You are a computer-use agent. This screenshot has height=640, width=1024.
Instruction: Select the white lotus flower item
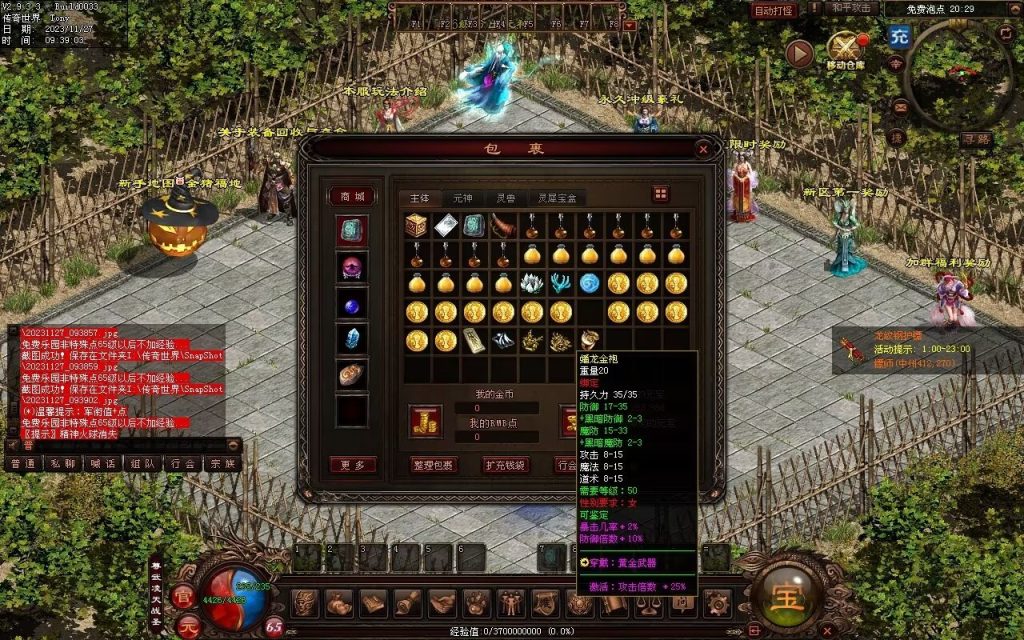(531, 283)
